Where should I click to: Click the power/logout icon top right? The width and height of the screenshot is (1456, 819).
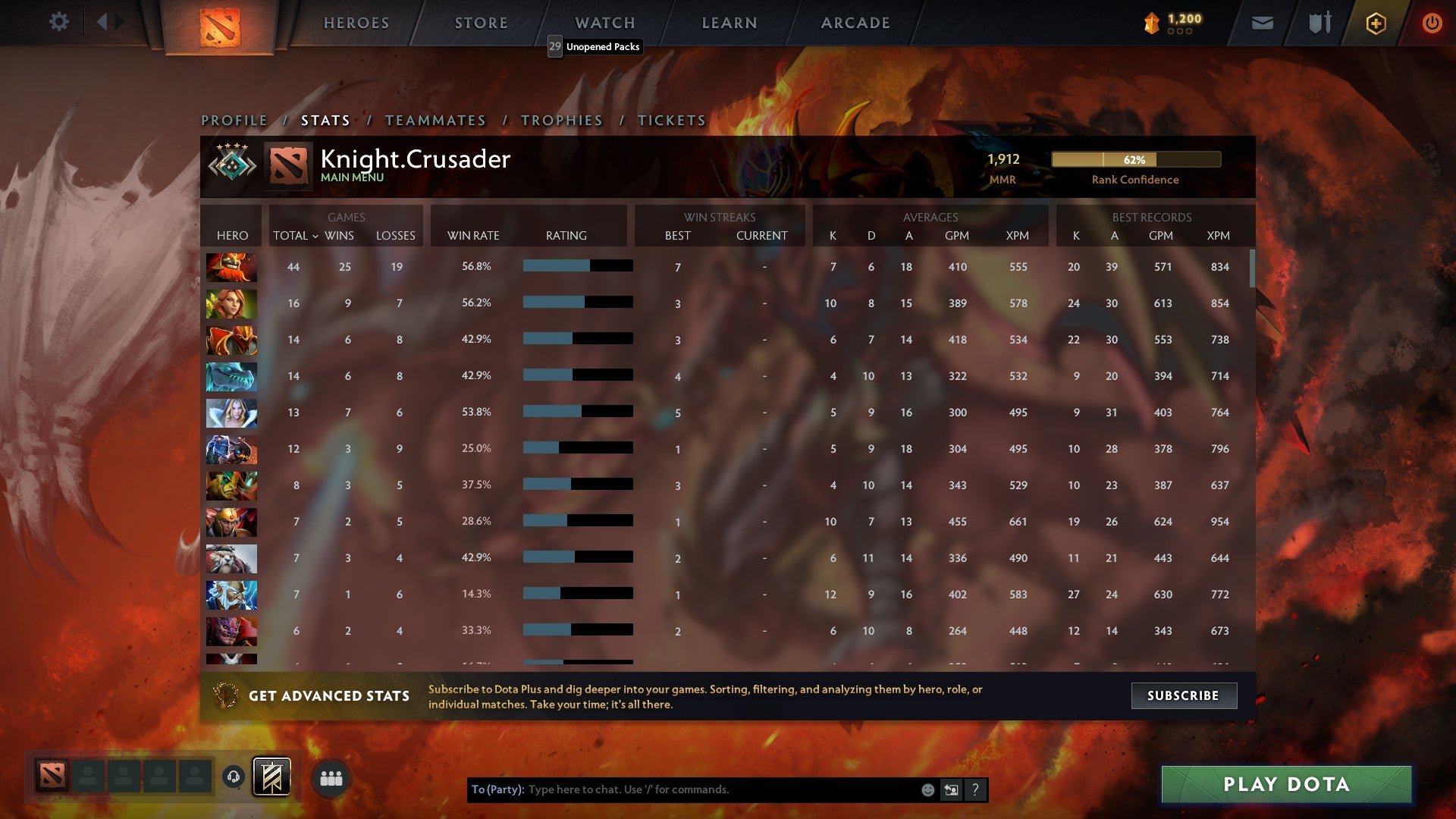tap(1432, 23)
